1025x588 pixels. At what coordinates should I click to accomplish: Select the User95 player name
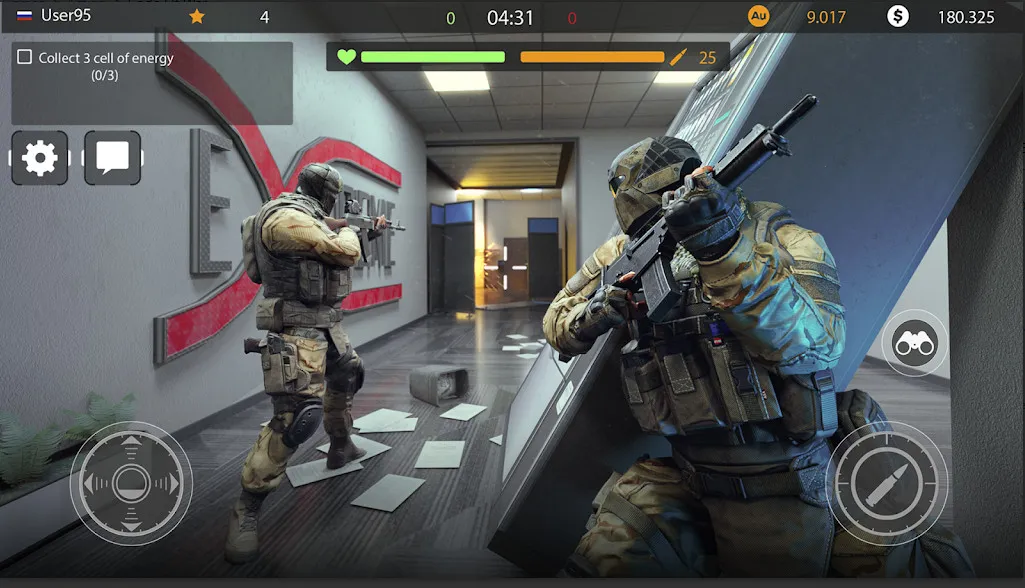[66, 16]
